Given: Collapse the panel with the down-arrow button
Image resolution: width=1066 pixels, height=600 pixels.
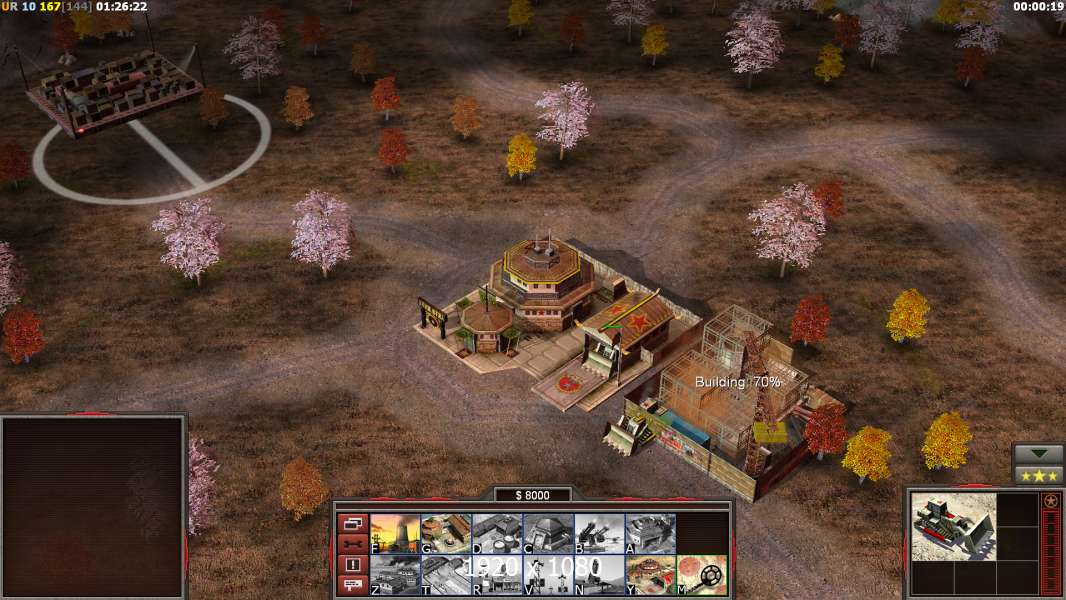Looking at the screenshot, I should coord(1038,454).
